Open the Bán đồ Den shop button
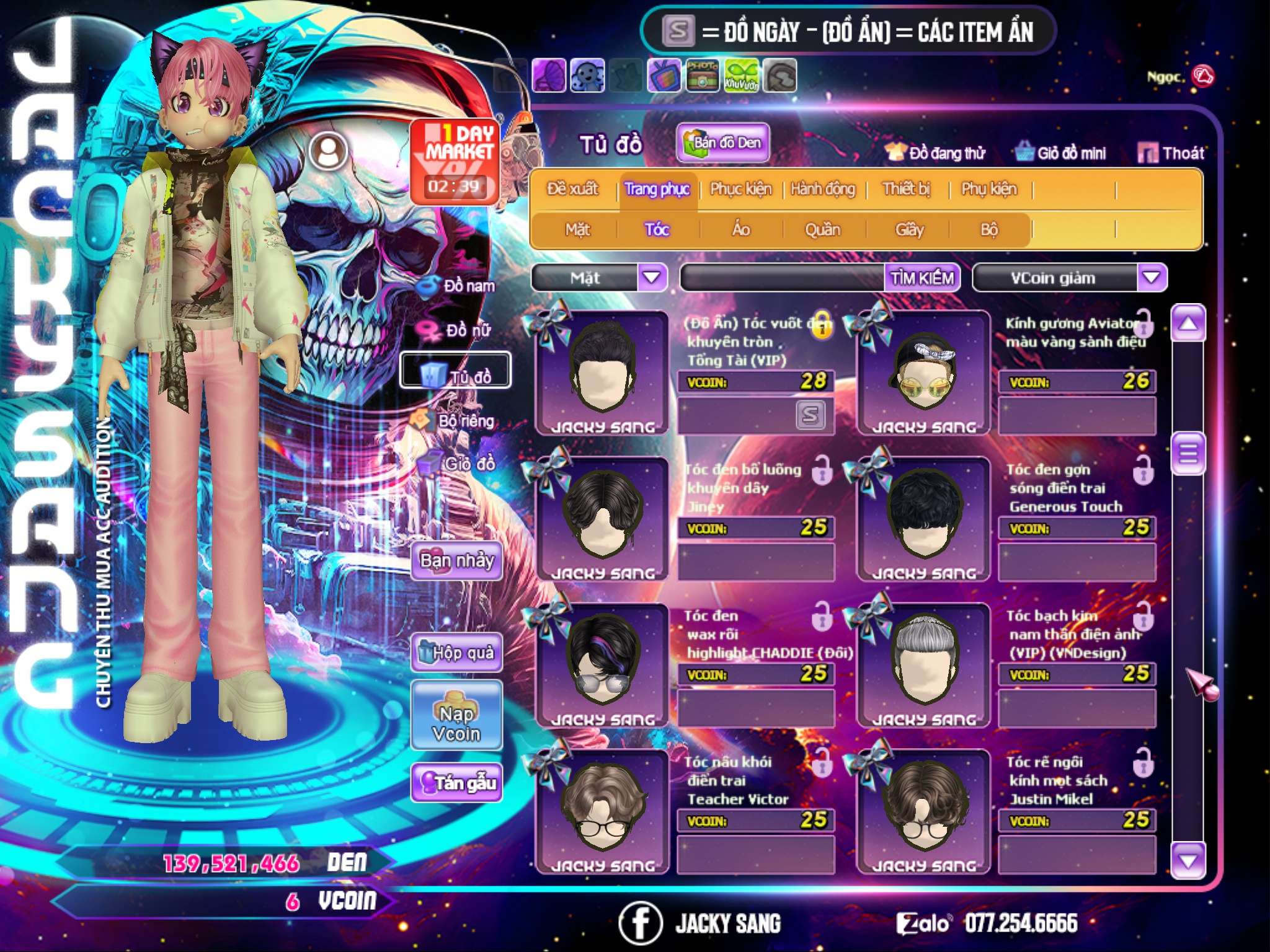1270x952 pixels. tap(722, 143)
